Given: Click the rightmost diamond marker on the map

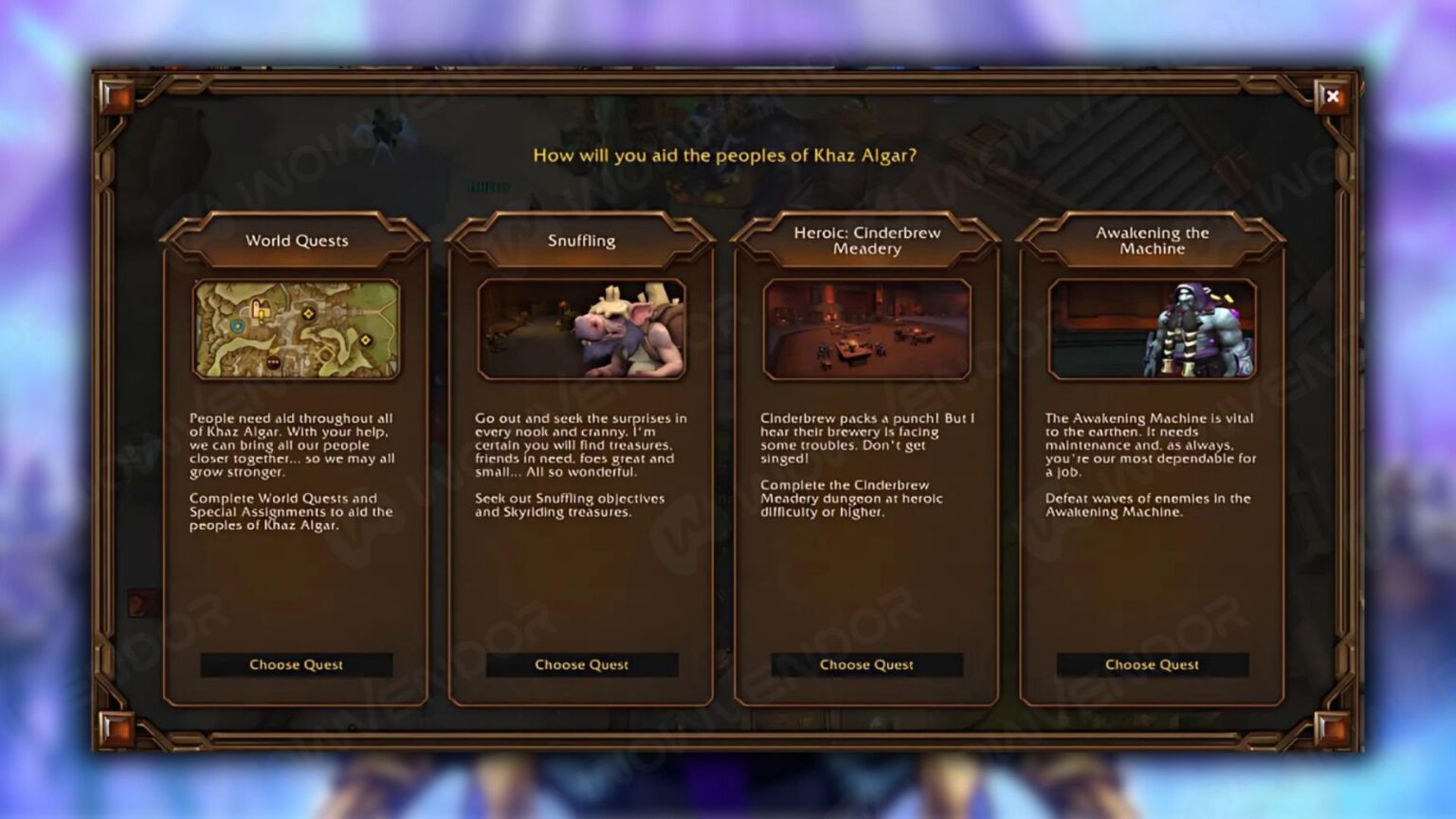Looking at the screenshot, I should click(x=366, y=340).
